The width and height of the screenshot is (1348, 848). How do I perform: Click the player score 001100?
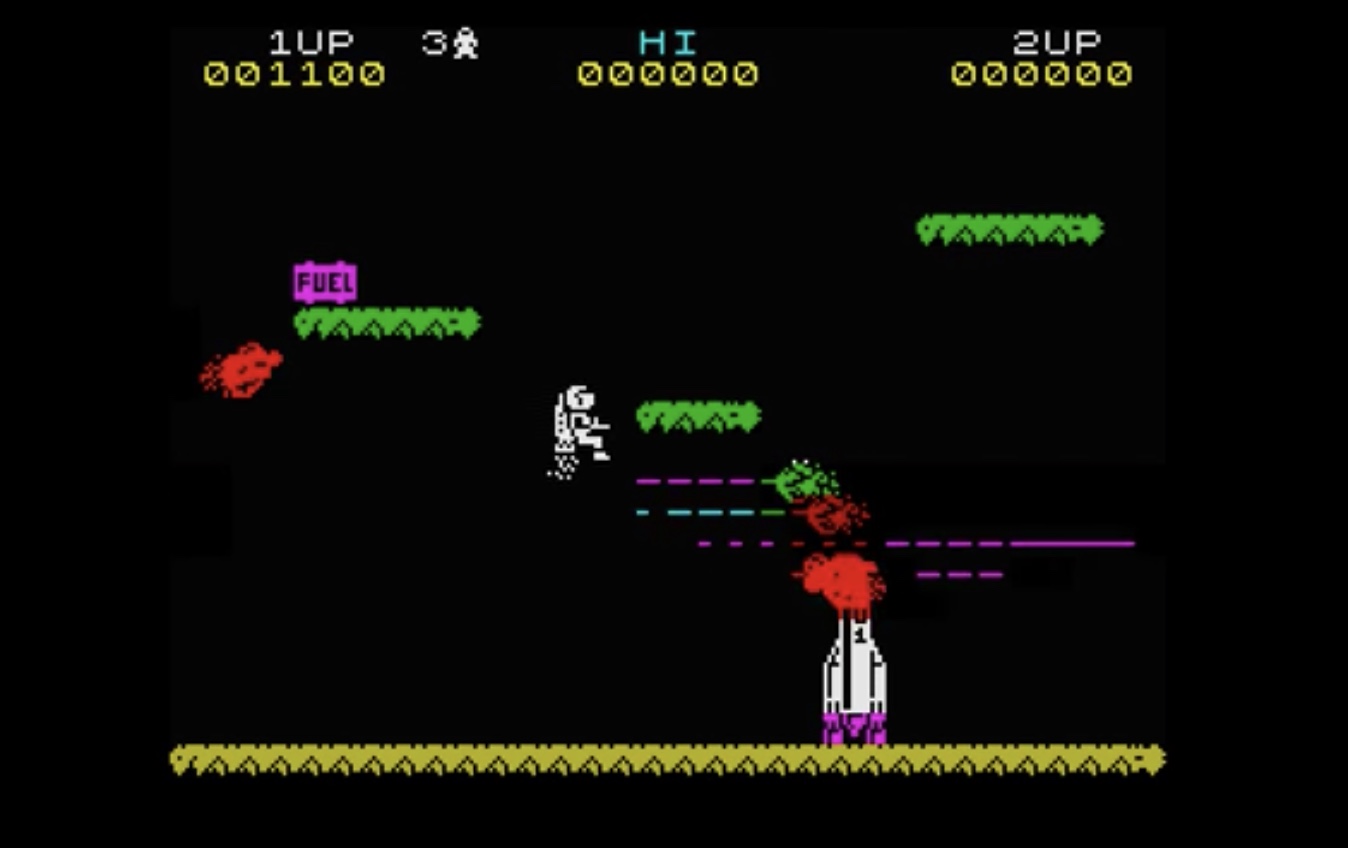click(x=292, y=73)
